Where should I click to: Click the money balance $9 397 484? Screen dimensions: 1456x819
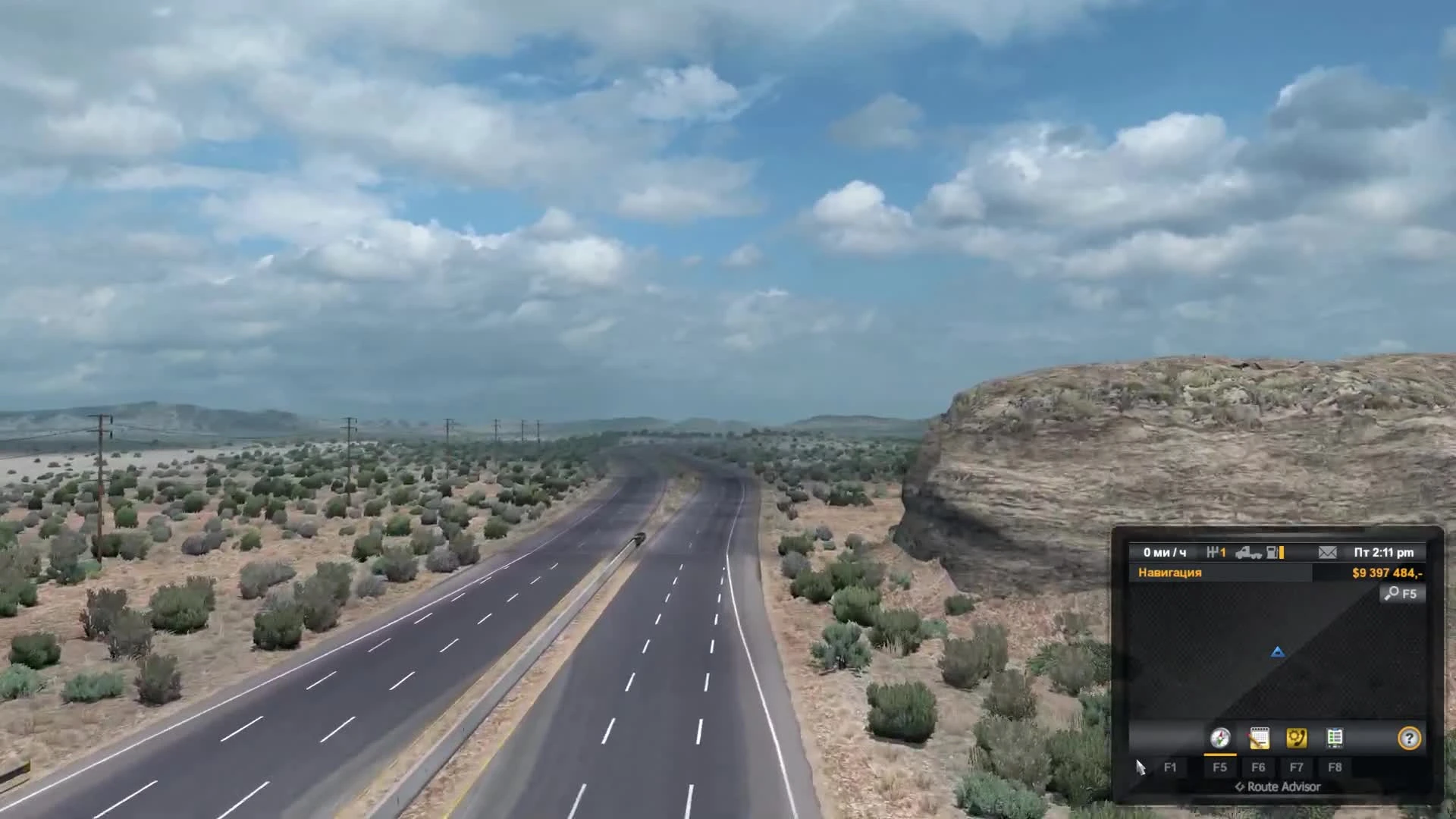[x=1389, y=573]
